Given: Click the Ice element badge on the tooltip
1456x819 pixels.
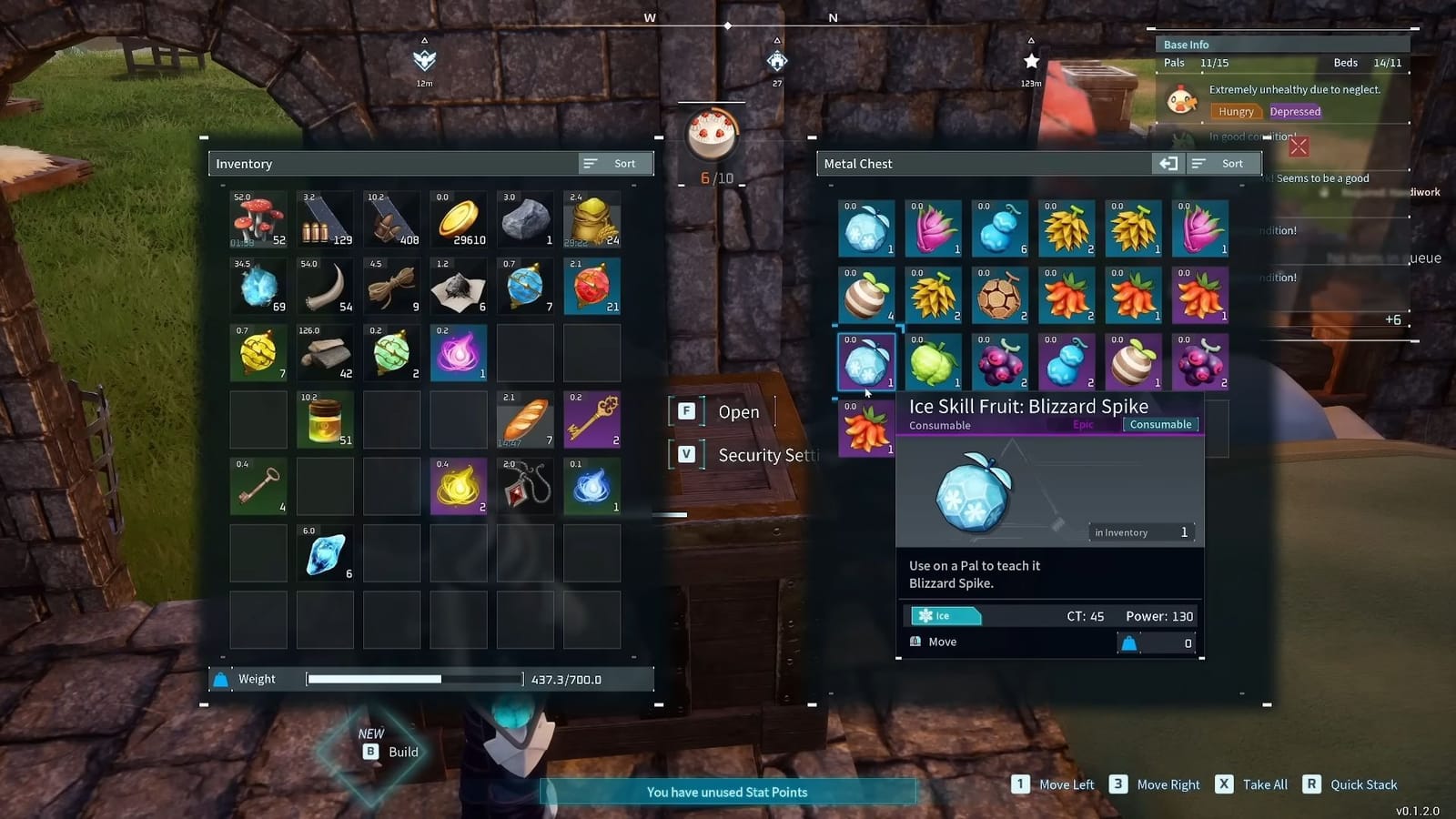Looking at the screenshot, I should point(945,616).
